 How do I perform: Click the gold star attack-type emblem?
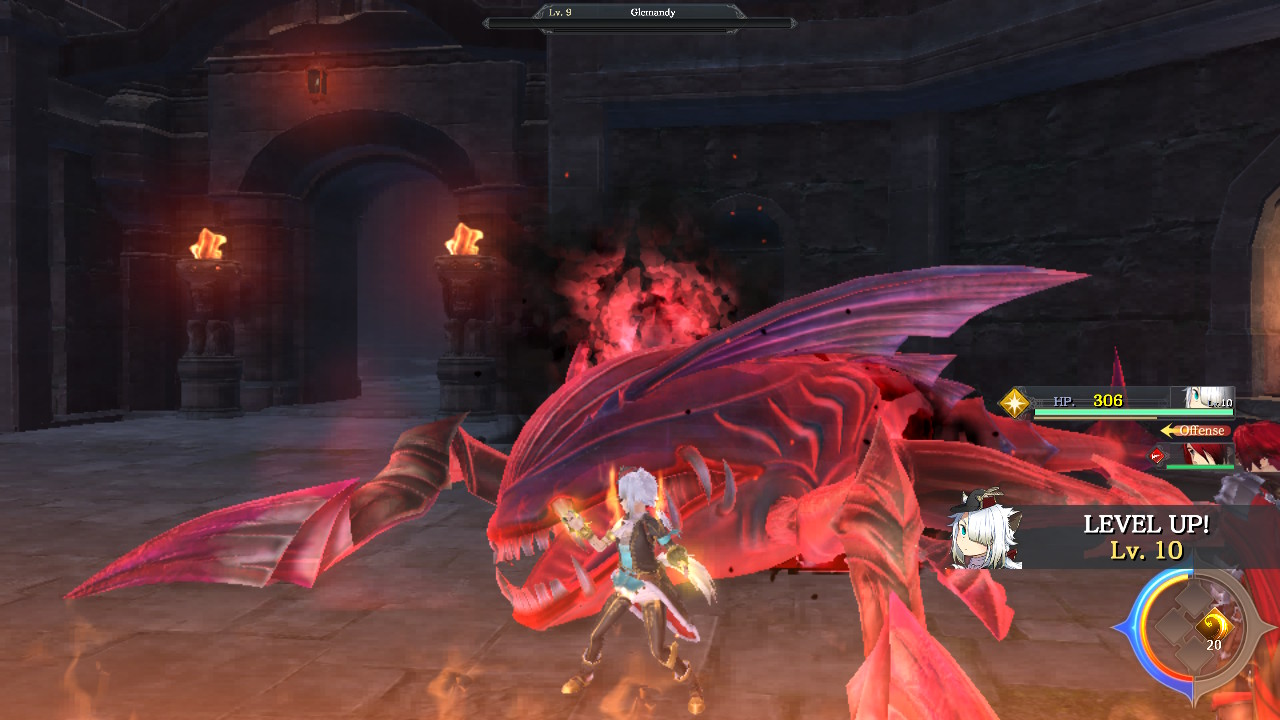(1015, 403)
